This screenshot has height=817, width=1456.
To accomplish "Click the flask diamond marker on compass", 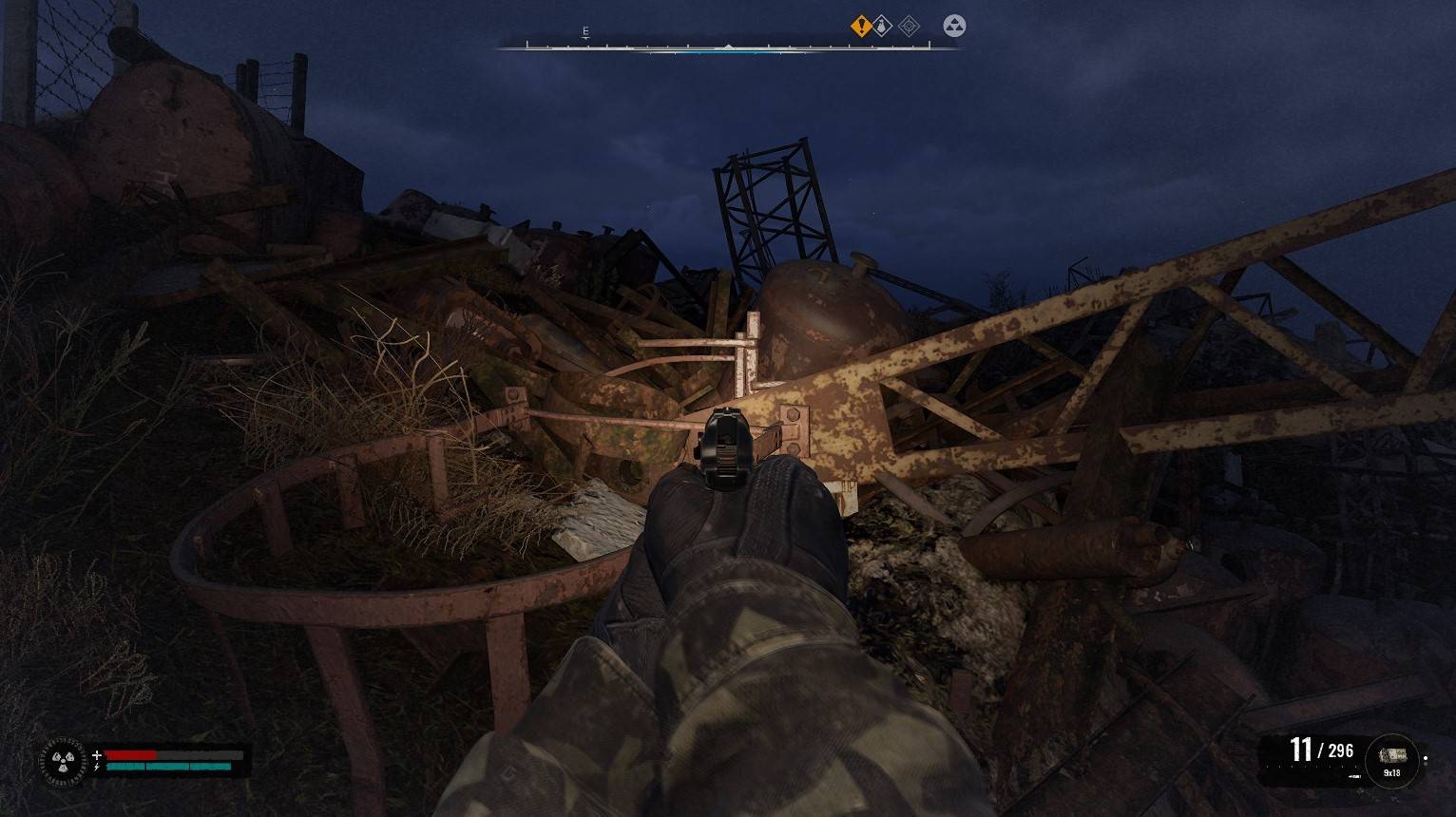I will click(883, 27).
